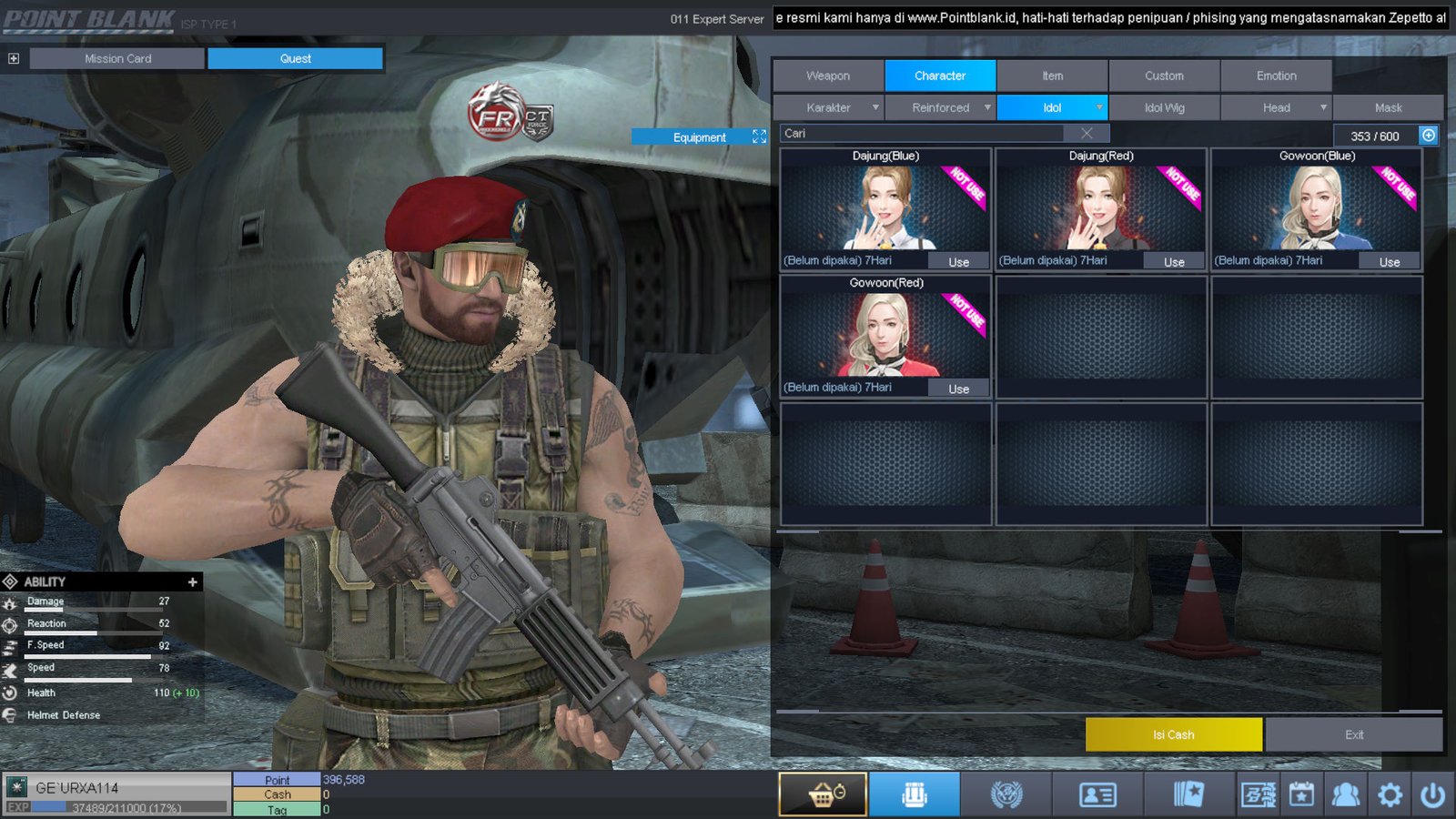The height and width of the screenshot is (819, 1456).
Task: Use the Dajung(Red) idol
Action: 1174,262
